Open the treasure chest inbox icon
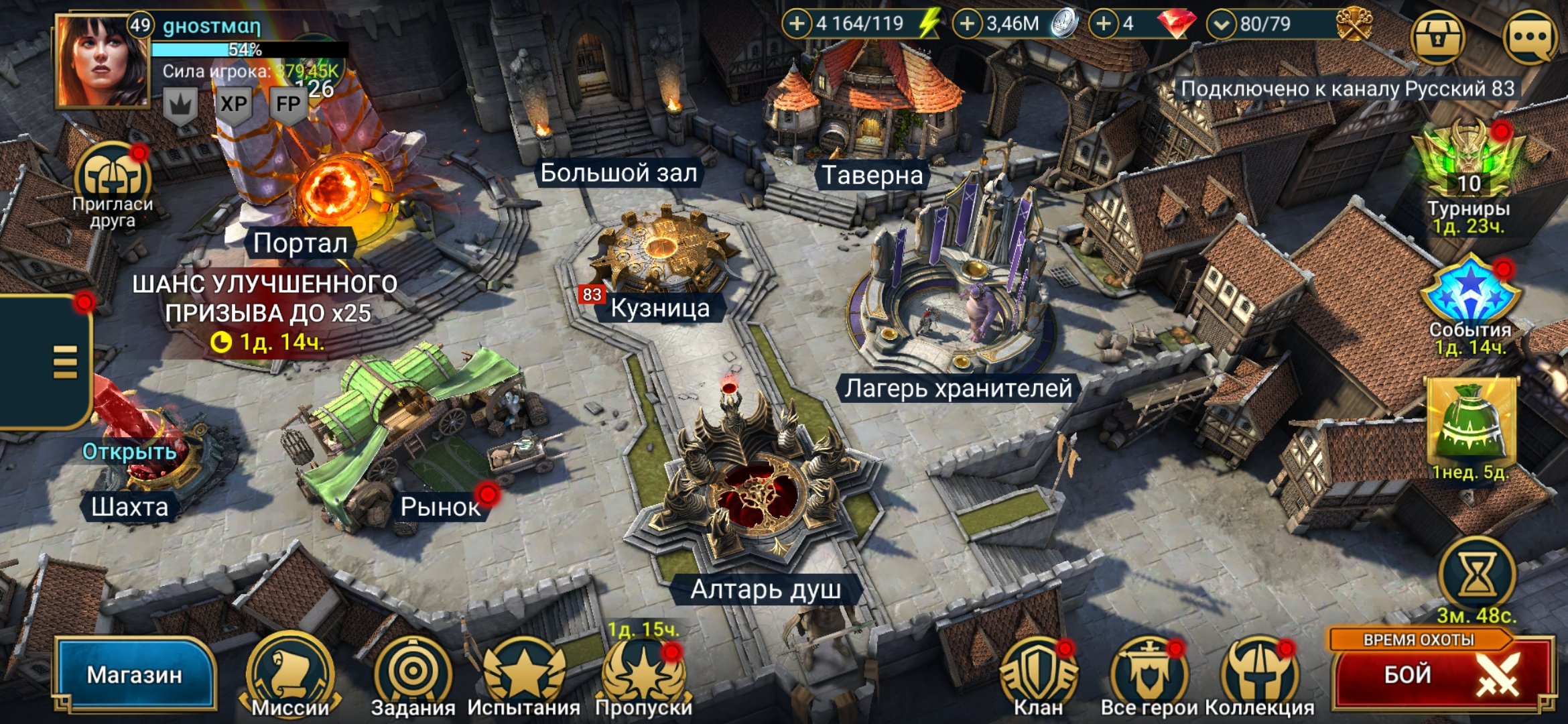1568x724 pixels. point(1437,37)
